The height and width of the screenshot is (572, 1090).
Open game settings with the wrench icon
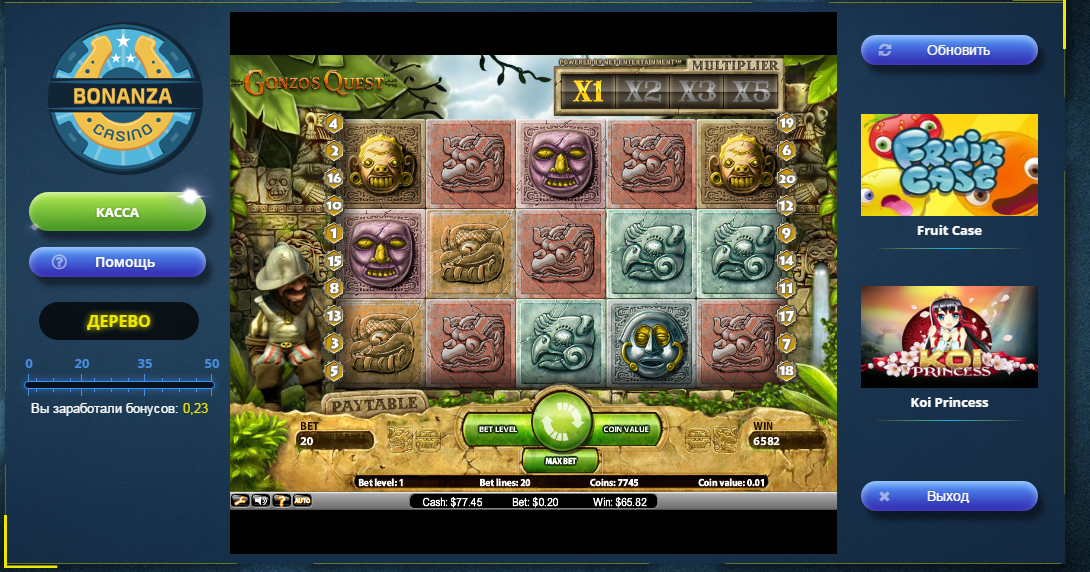[x=240, y=500]
